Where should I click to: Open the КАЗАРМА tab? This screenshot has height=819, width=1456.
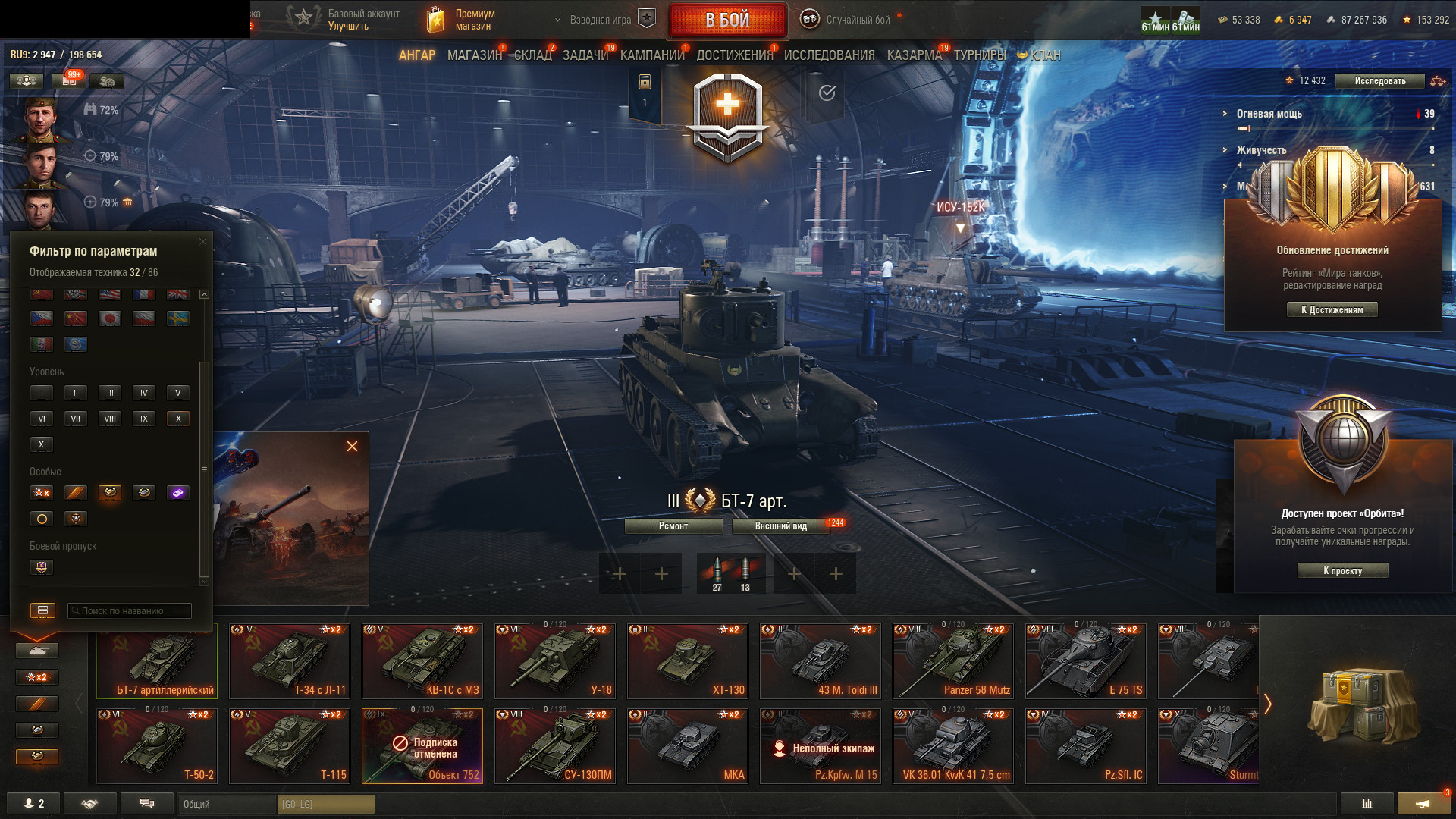[x=914, y=55]
